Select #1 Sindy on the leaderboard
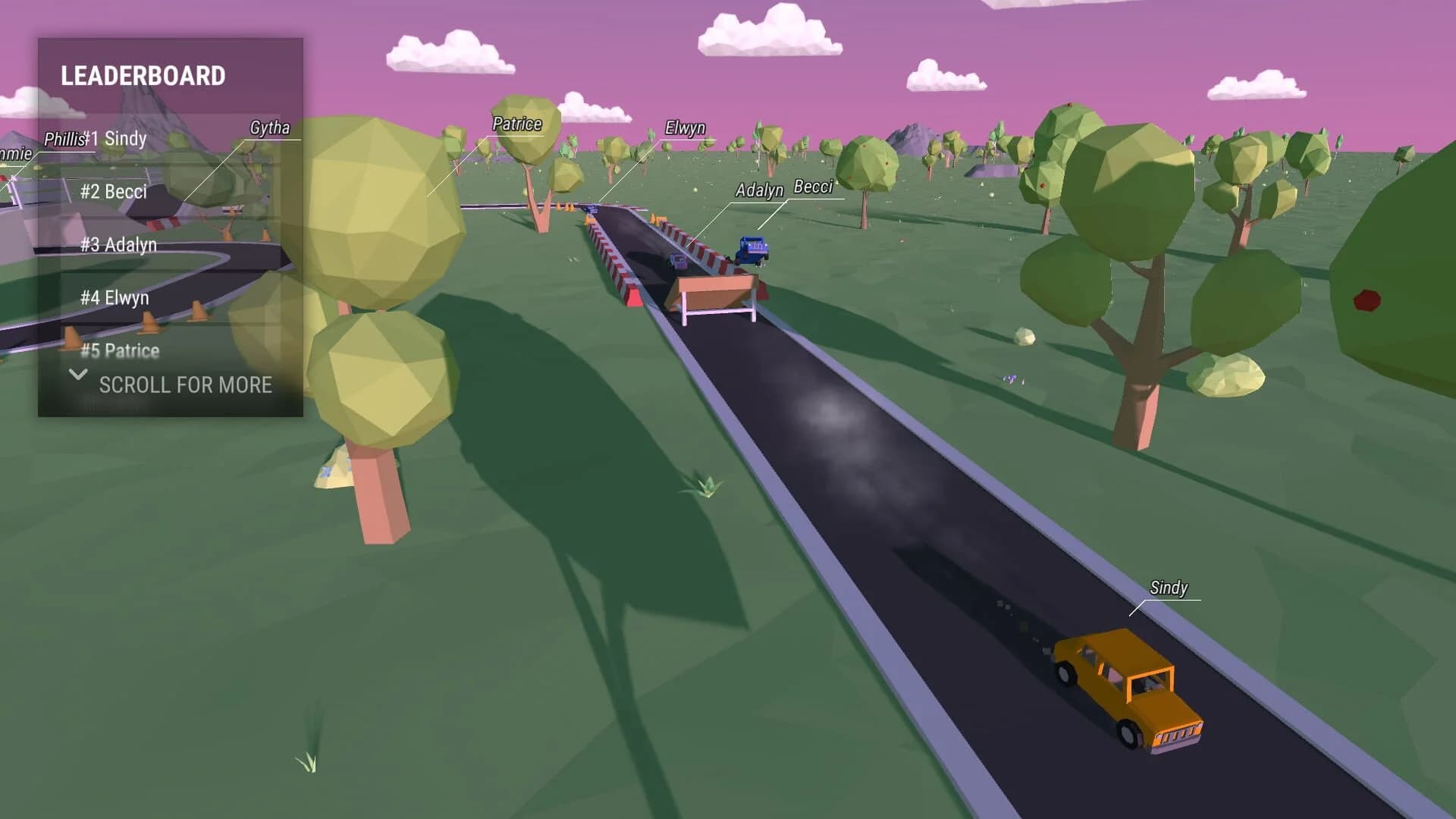The height and width of the screenshot is (819, 1456). click(x=114, y=140)
